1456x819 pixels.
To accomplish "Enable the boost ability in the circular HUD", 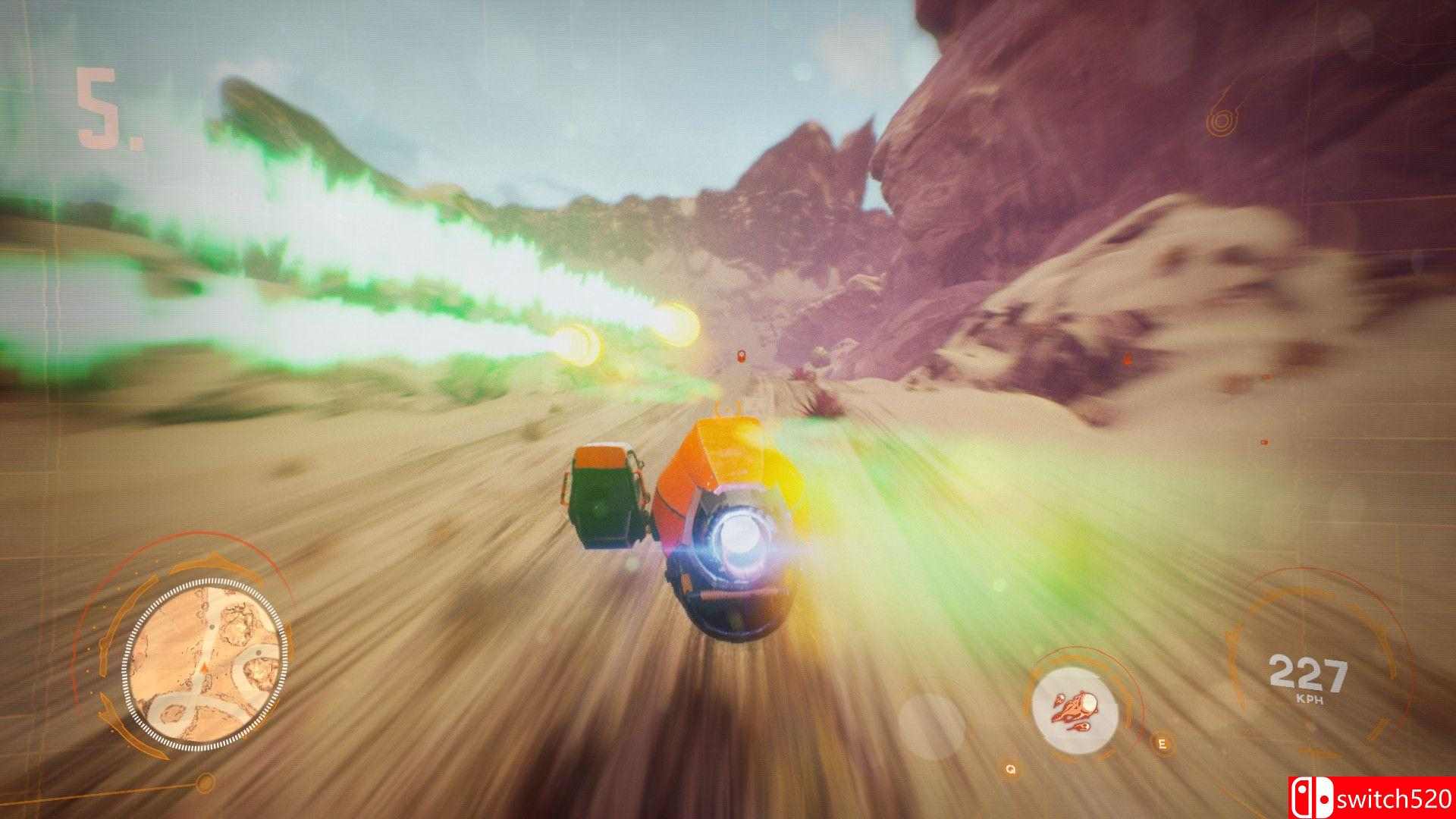I will point(1081,709).
